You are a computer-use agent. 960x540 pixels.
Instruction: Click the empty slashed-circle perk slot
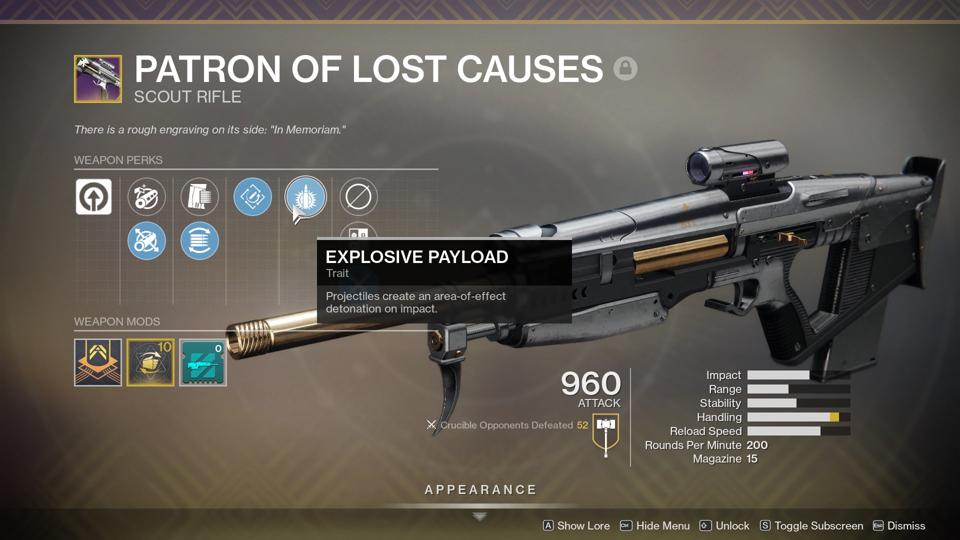pos(358,197)
